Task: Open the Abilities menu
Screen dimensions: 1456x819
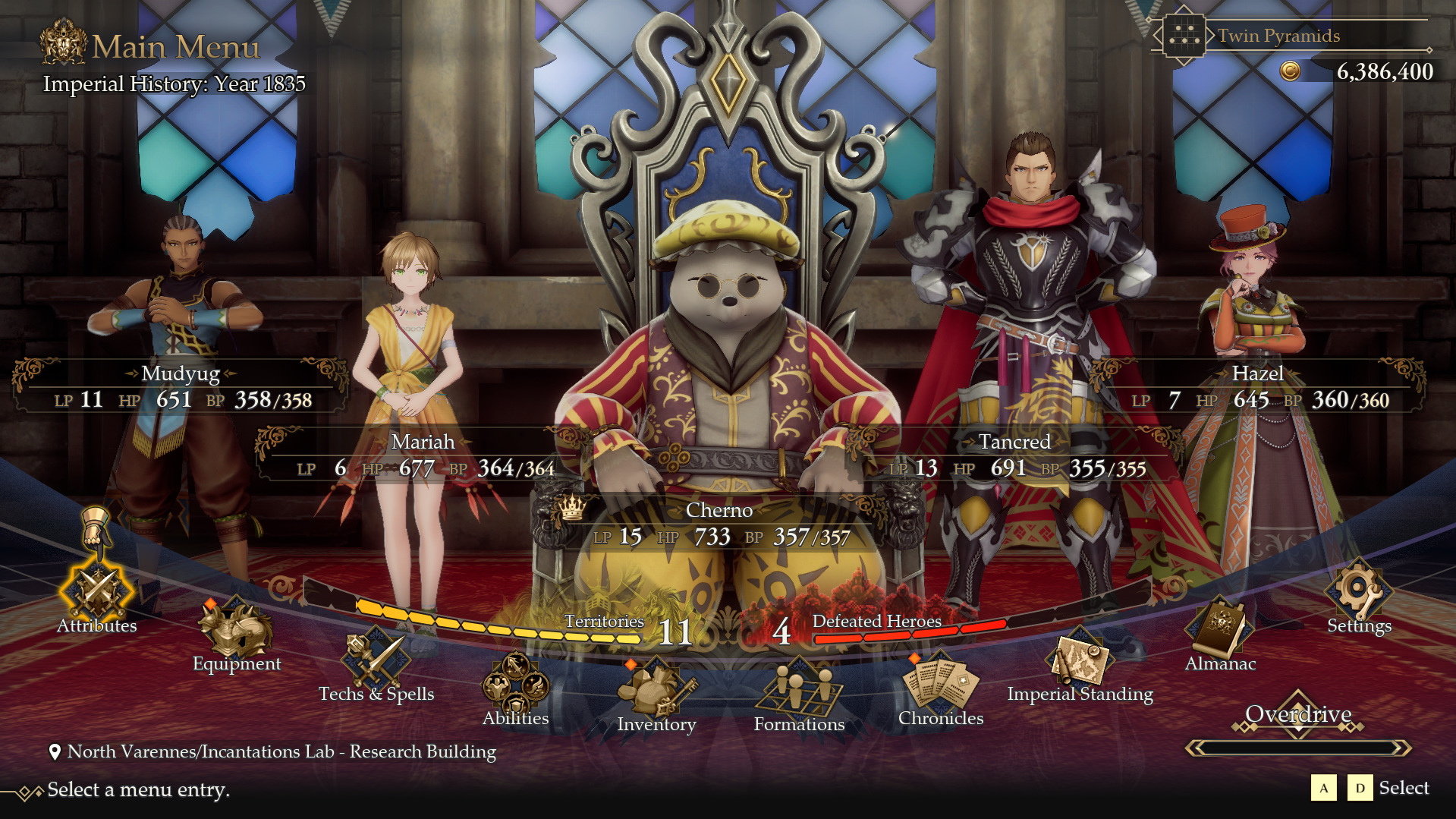Action: click(x=516, y=685)
